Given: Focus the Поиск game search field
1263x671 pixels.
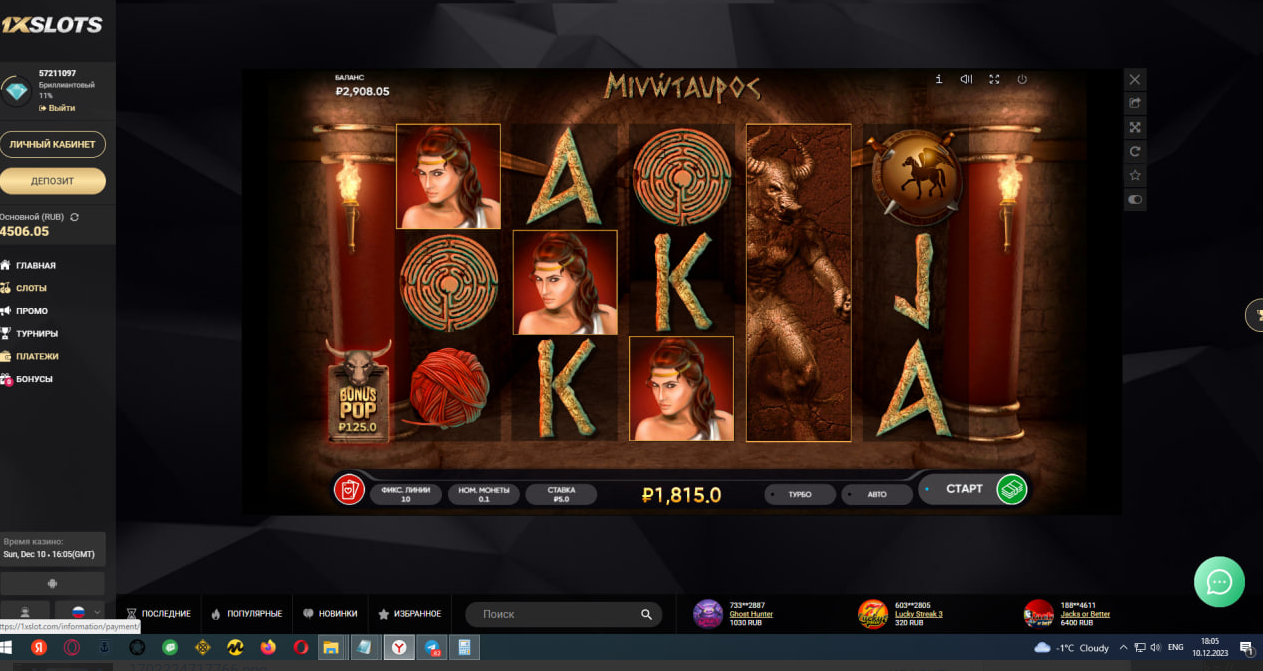Looking at the screenshot, I should coord(557,614).
